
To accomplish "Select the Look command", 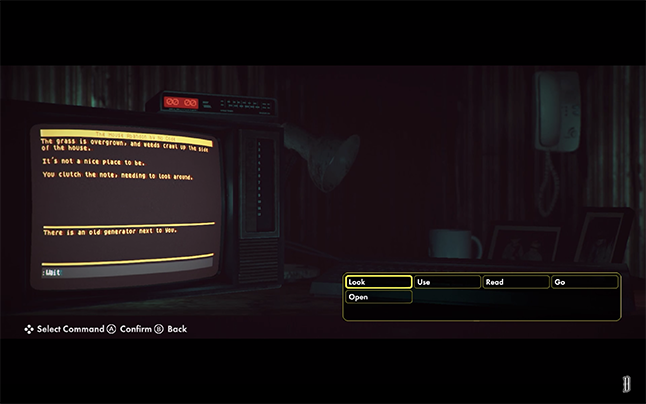I will 379,282.
